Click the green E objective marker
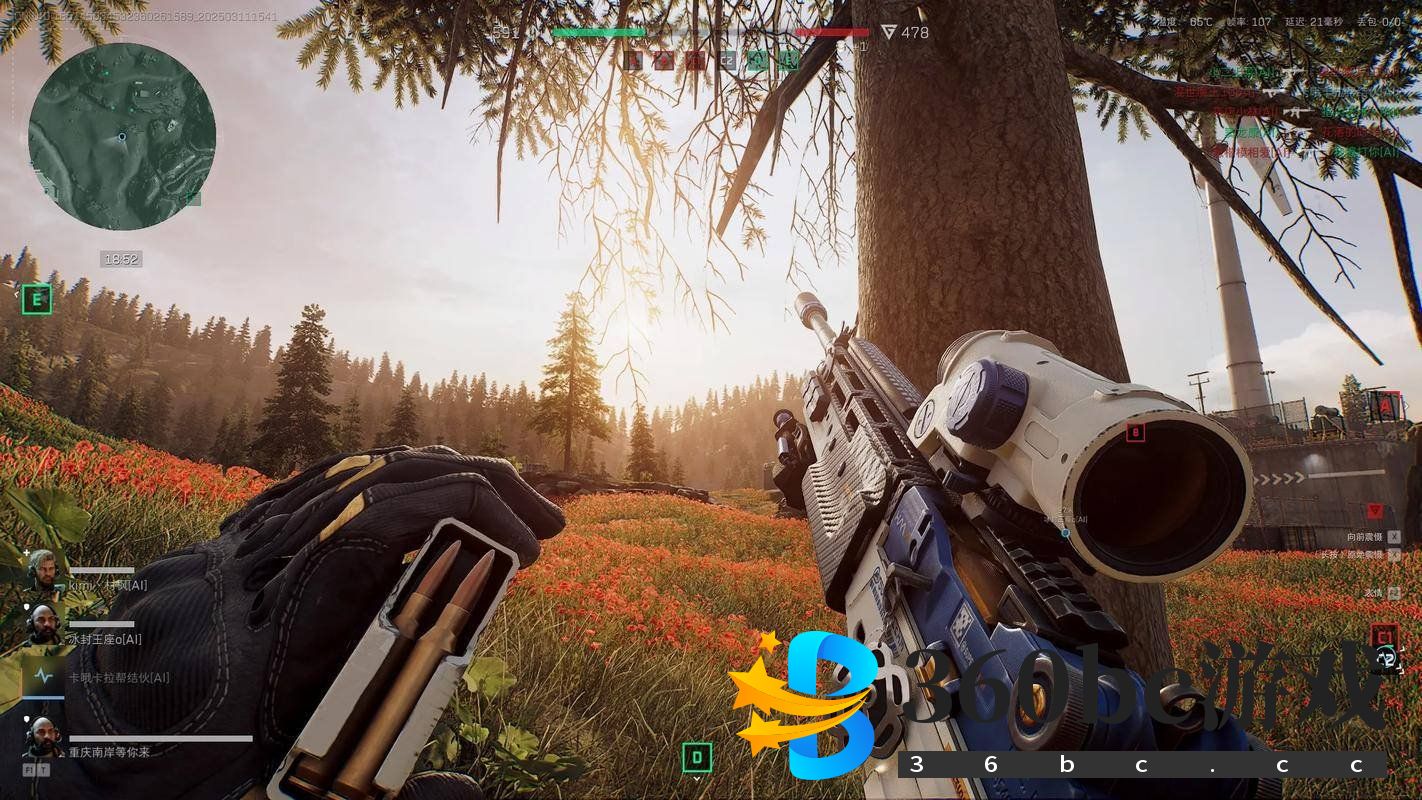The height and width of the screenshot is (800, 1422). point(37,298)
